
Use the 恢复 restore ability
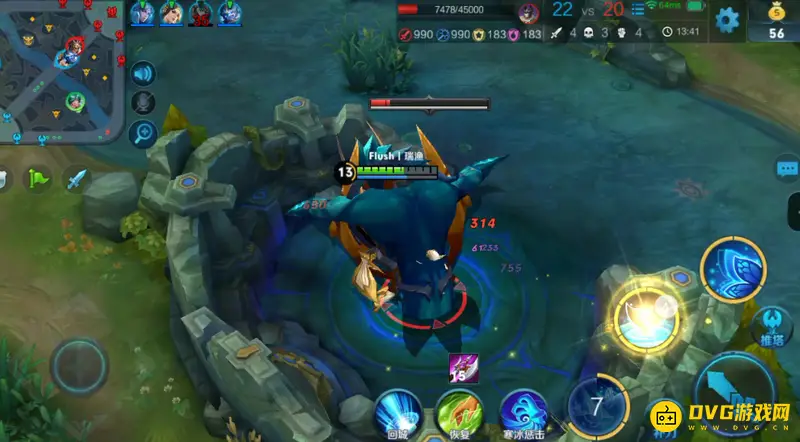[459, 412]
